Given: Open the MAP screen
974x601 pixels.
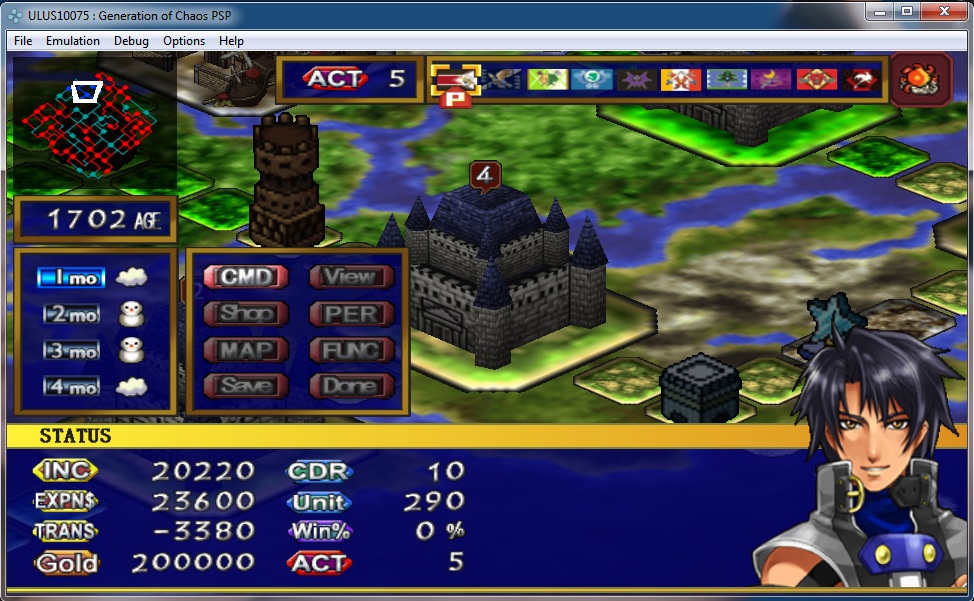Looking at the screenshot, I should click(246, 350).
